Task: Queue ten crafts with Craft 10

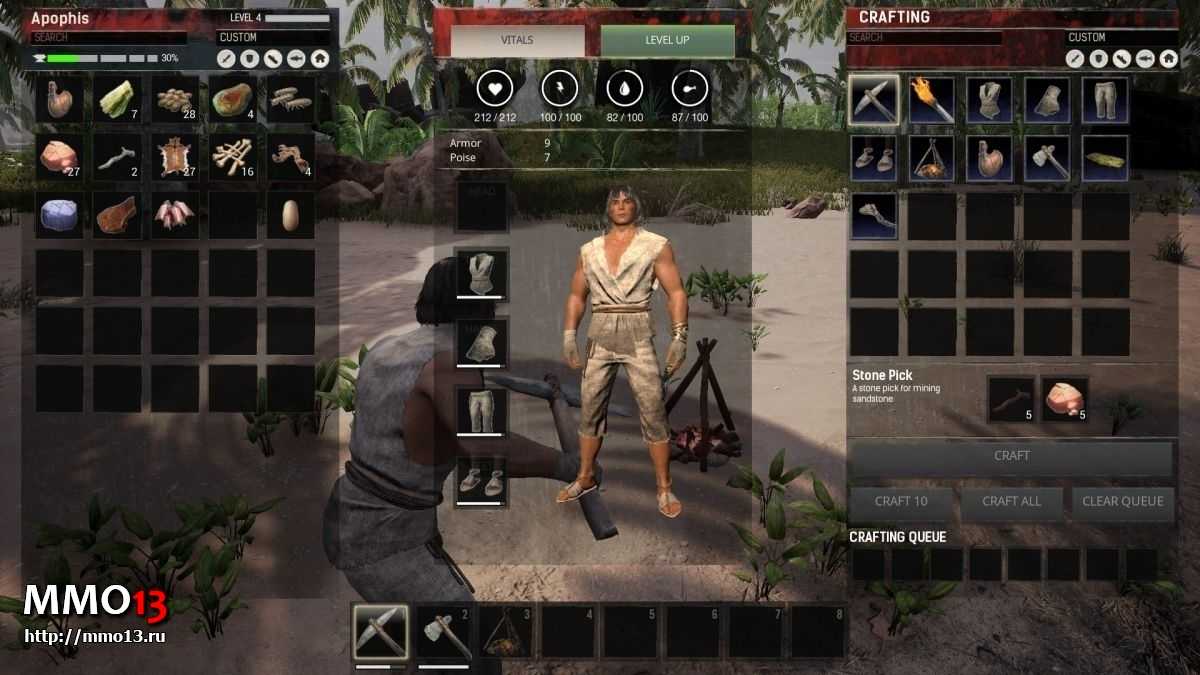Action: click(x=901, y=501)
